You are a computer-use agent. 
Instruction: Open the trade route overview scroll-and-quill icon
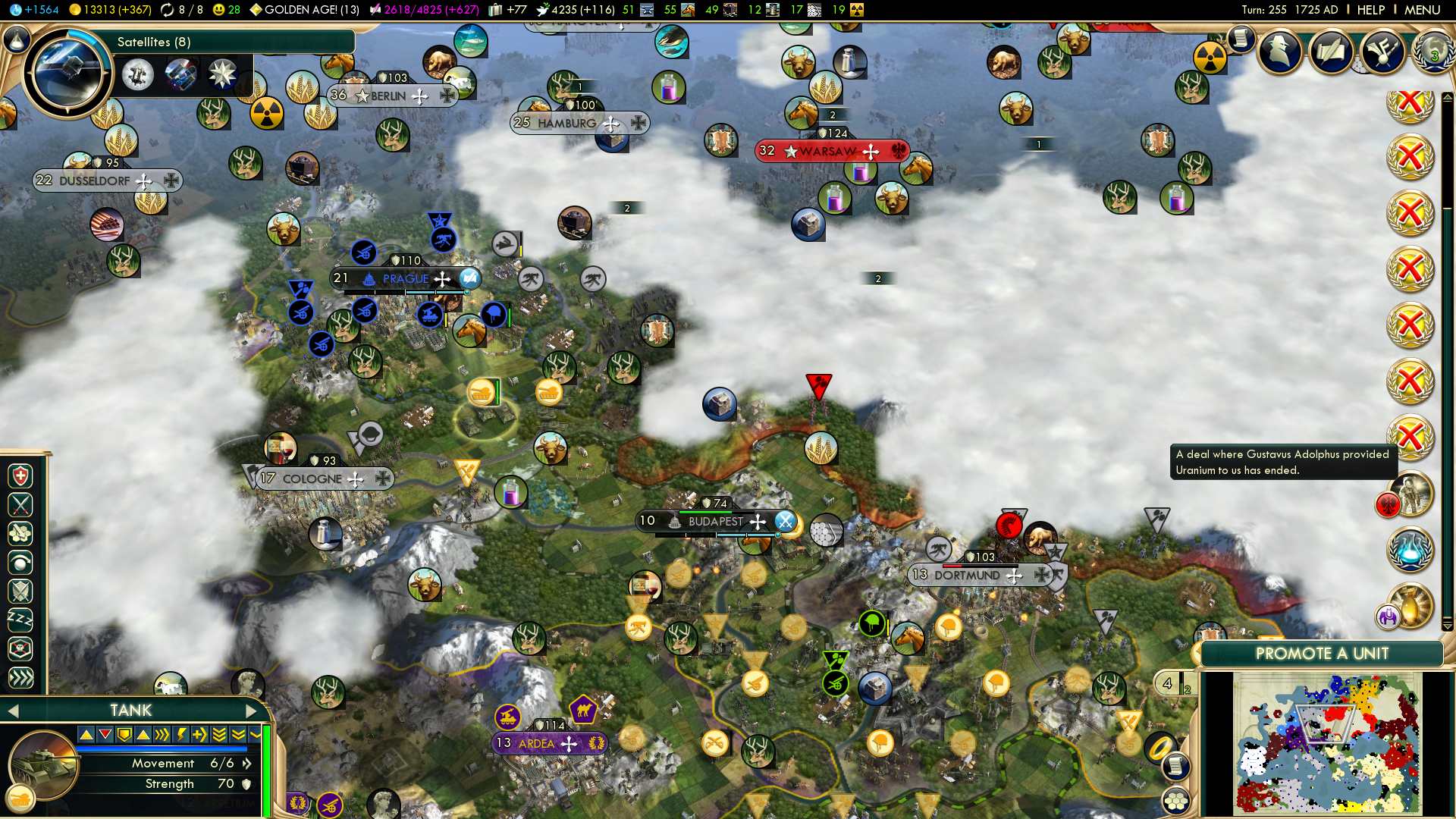click(x=1331, y=52)
